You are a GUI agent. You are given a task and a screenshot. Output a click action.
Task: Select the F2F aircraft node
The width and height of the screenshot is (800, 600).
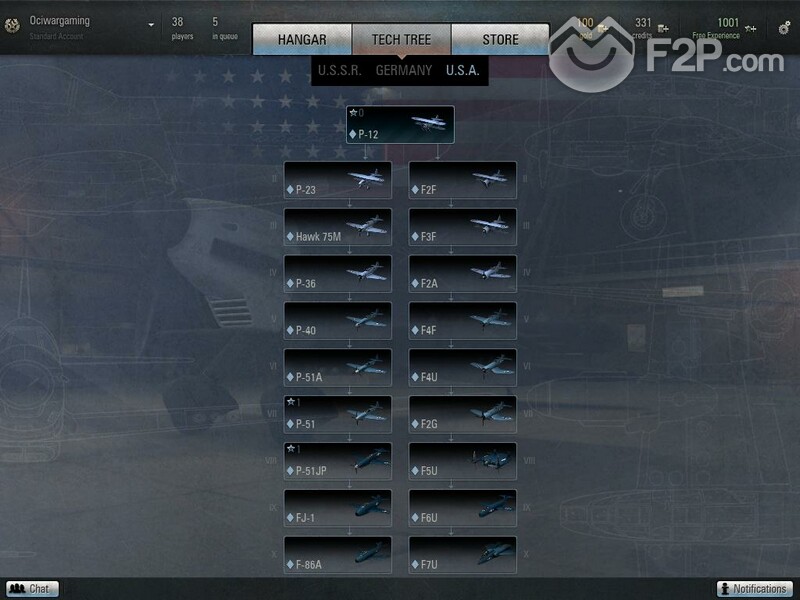pos(462,181)
